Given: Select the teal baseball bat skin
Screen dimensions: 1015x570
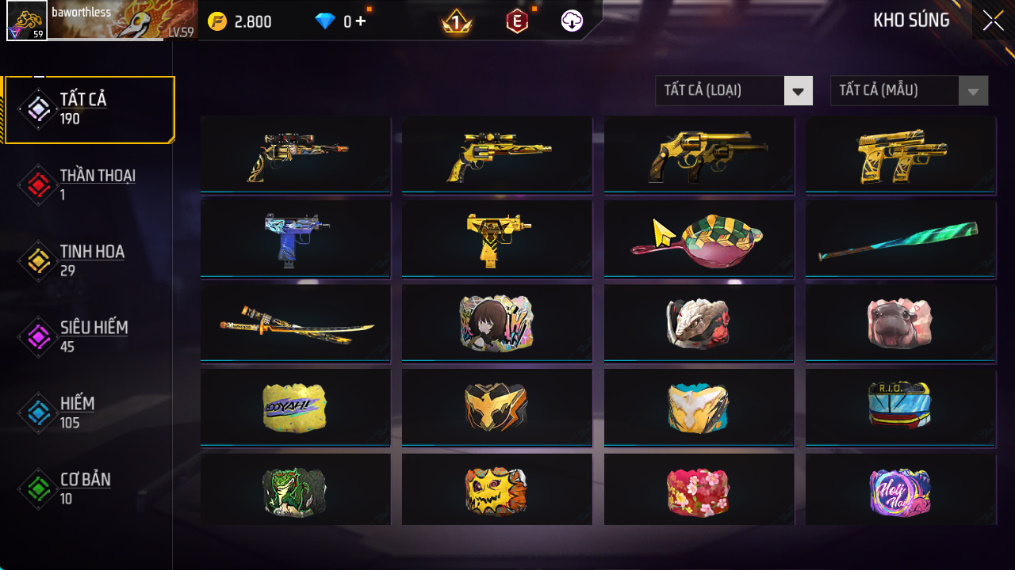Looking at the screenshot, I should point(900,240).
